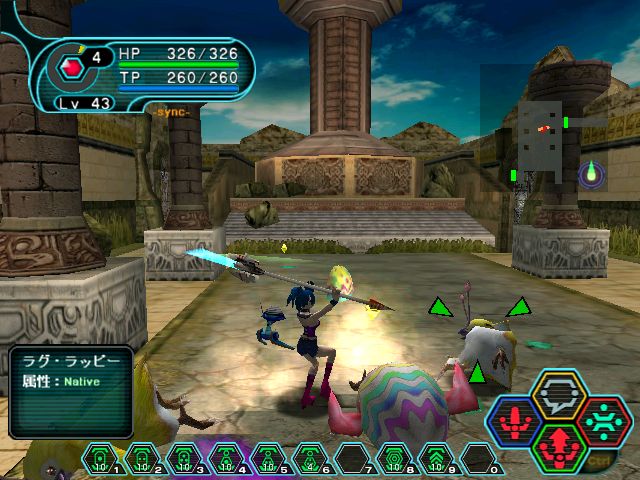
Task: Select the octagon icon in slot 8
Action: [393, 462]
